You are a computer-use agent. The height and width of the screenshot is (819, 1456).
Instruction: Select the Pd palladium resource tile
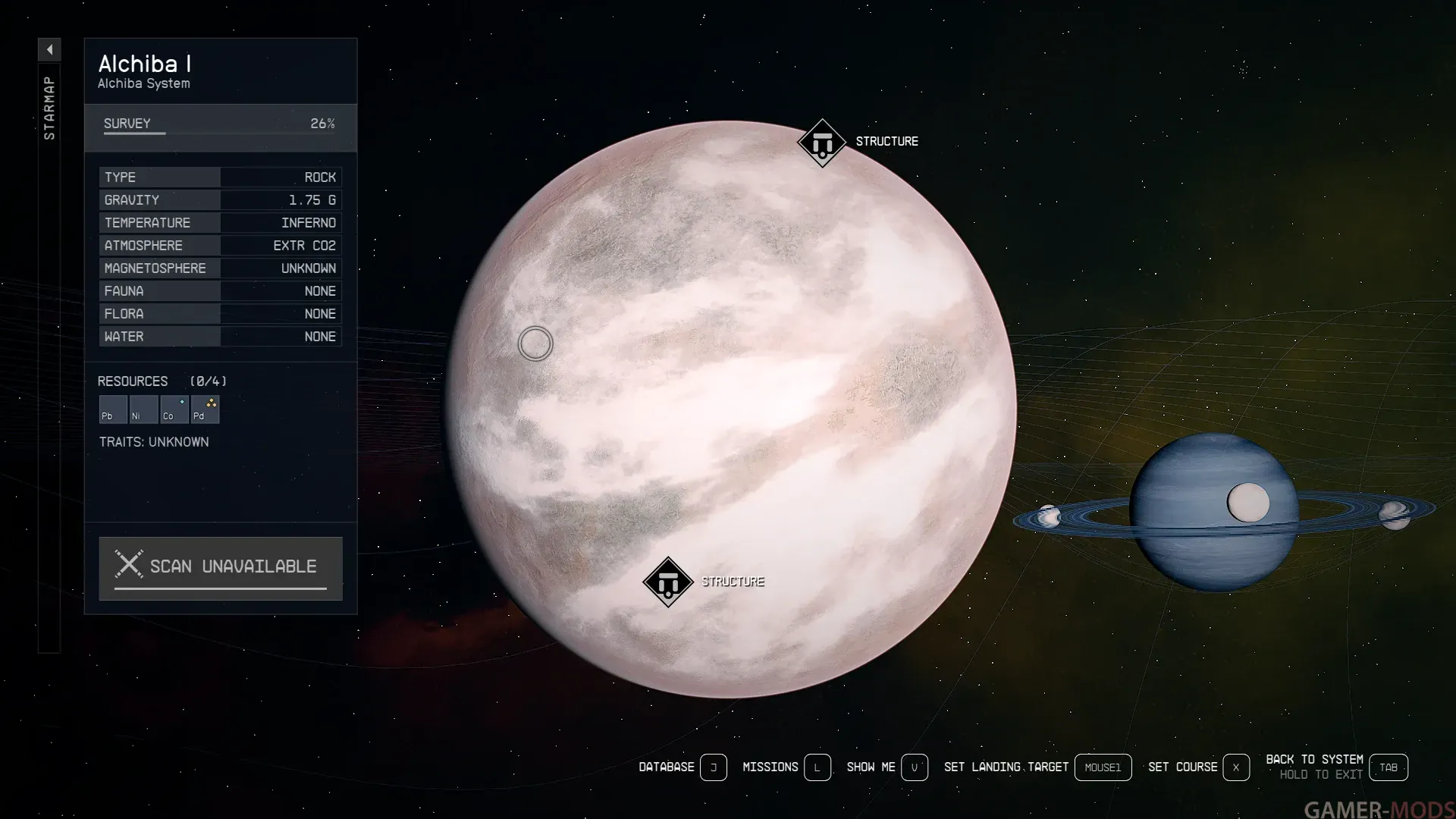(x=205, y=409)
